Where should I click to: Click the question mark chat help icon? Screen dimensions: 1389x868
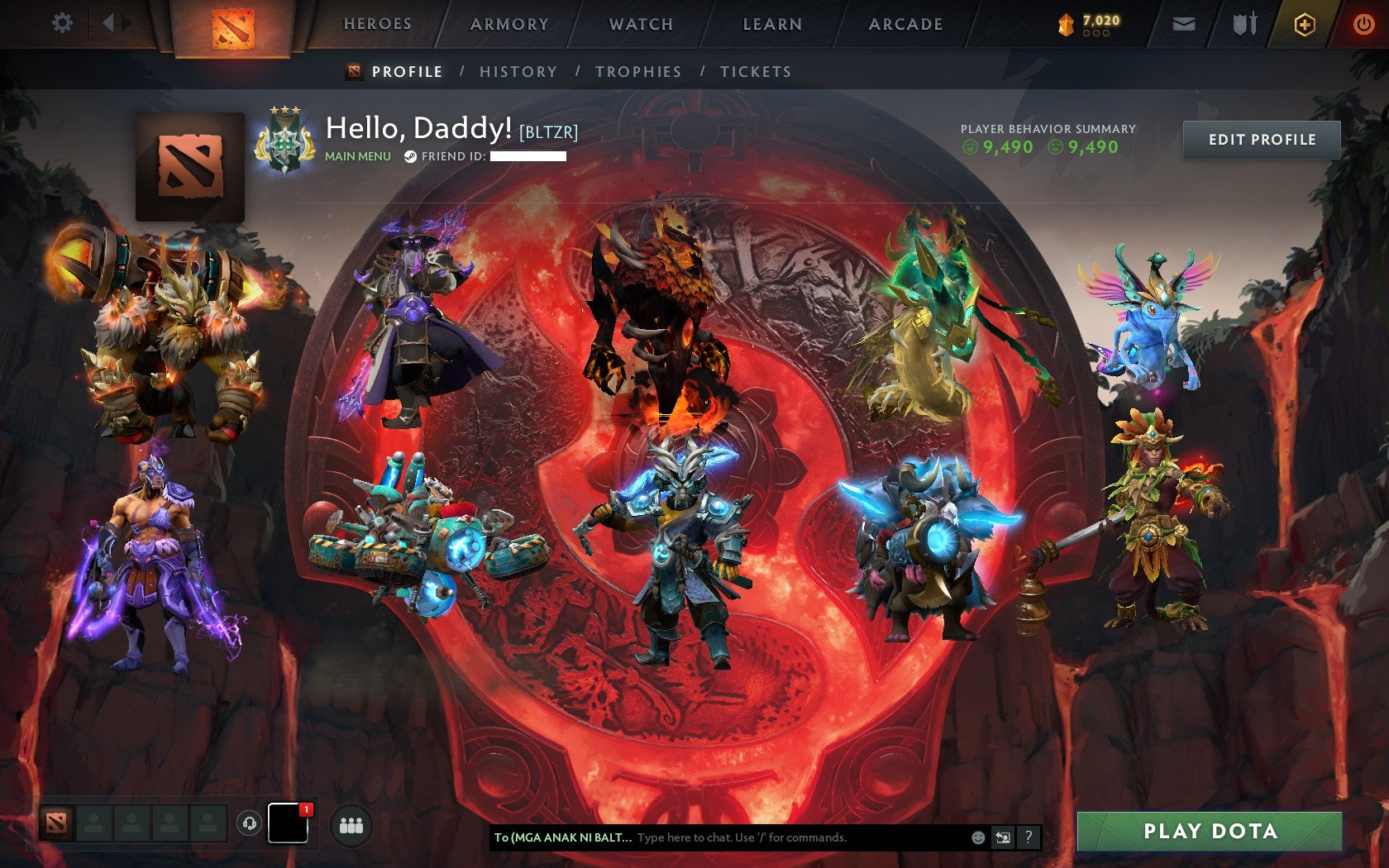coord(1029,837)
